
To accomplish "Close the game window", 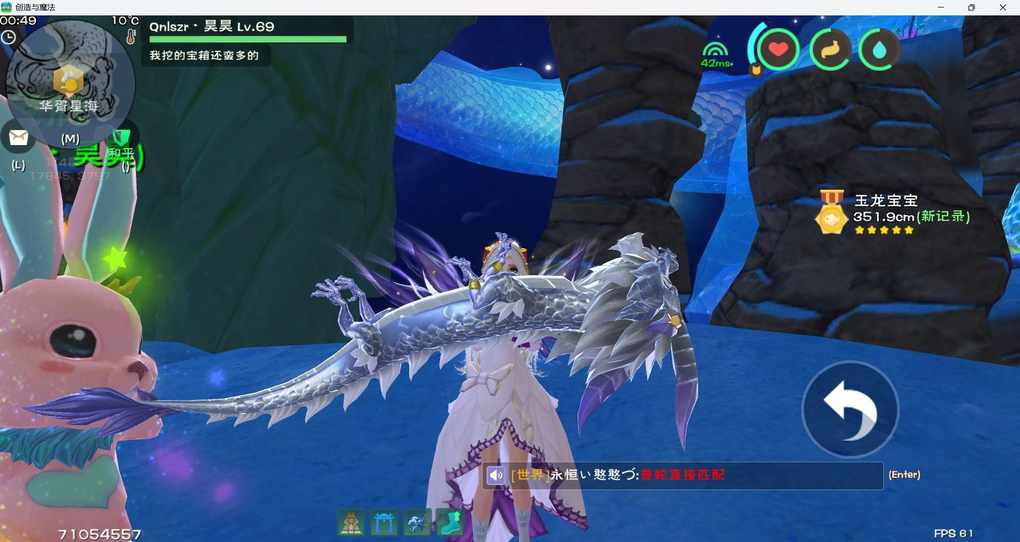I will 1001,7.
